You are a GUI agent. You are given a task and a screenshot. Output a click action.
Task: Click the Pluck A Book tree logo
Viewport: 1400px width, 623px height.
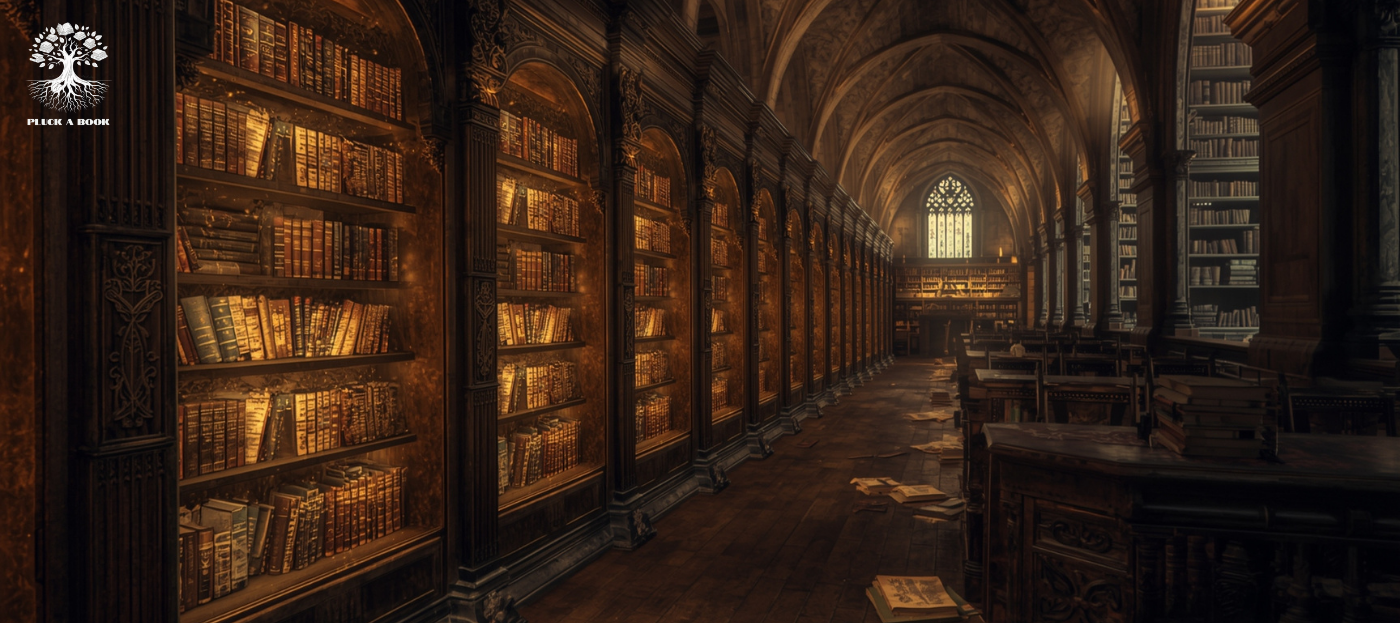(68, 68)
